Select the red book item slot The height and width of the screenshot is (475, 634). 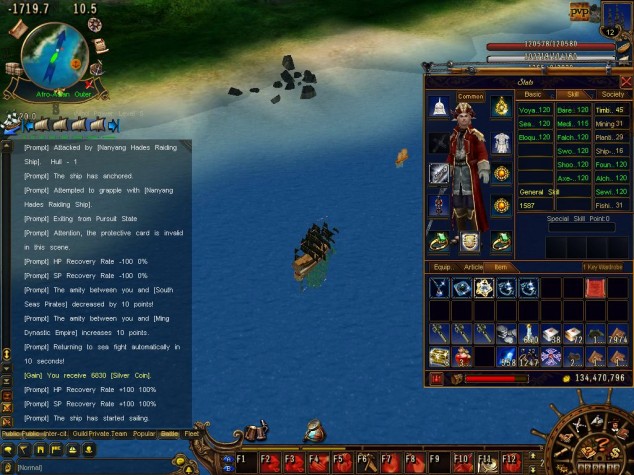coord(596,288)
